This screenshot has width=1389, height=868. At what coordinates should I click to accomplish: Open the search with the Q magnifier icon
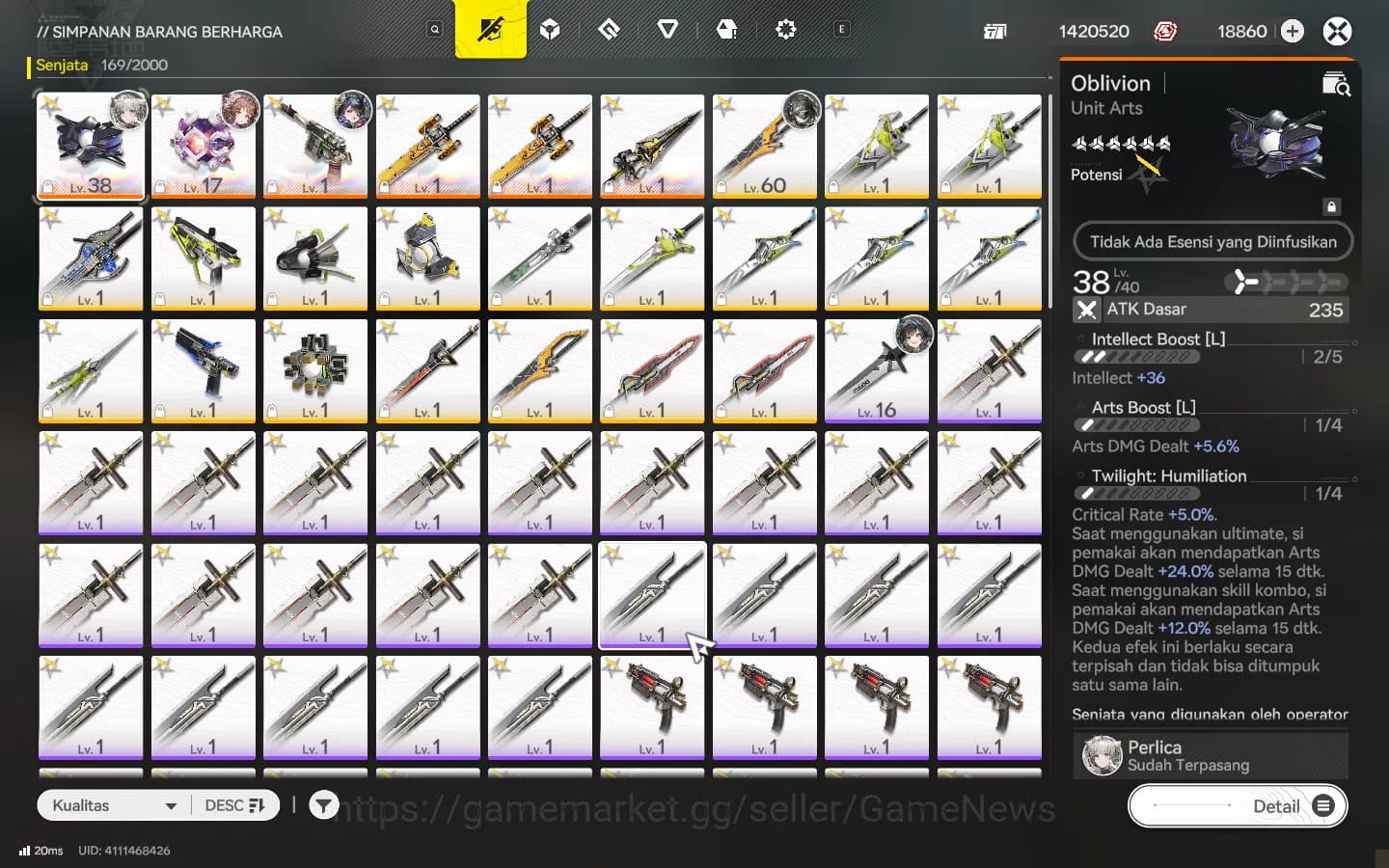(434, 29)
